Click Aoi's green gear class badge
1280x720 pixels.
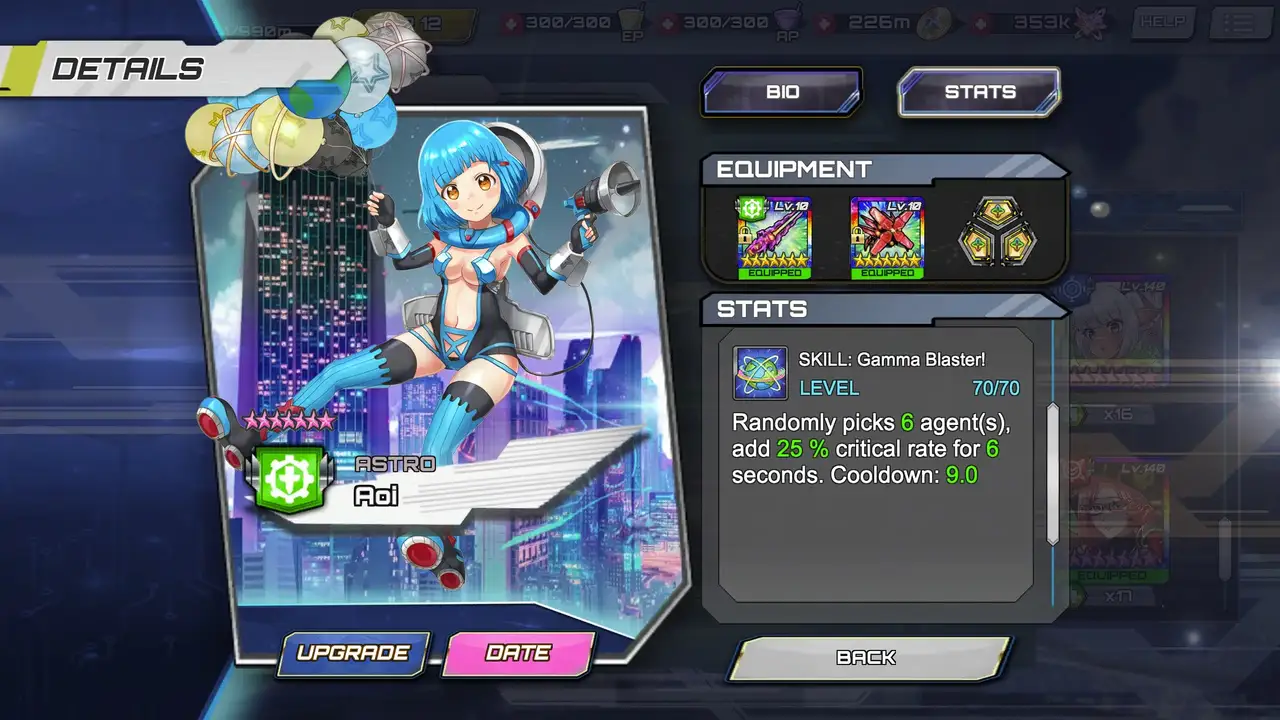[289, 479]
